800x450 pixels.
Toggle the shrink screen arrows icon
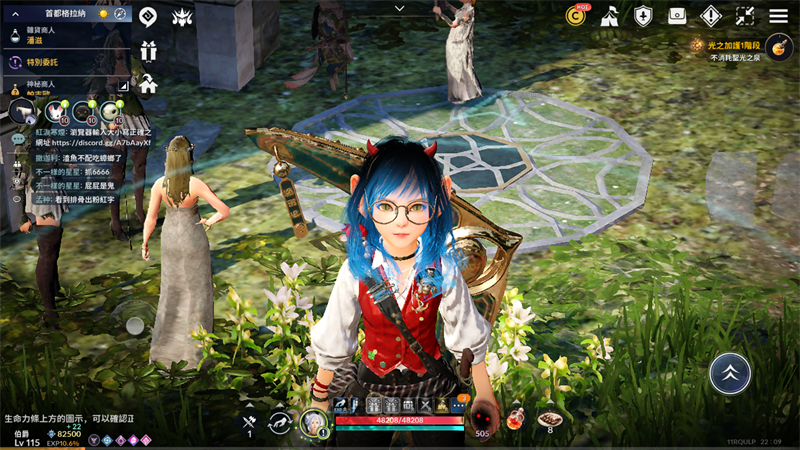(x=745, y=16)
